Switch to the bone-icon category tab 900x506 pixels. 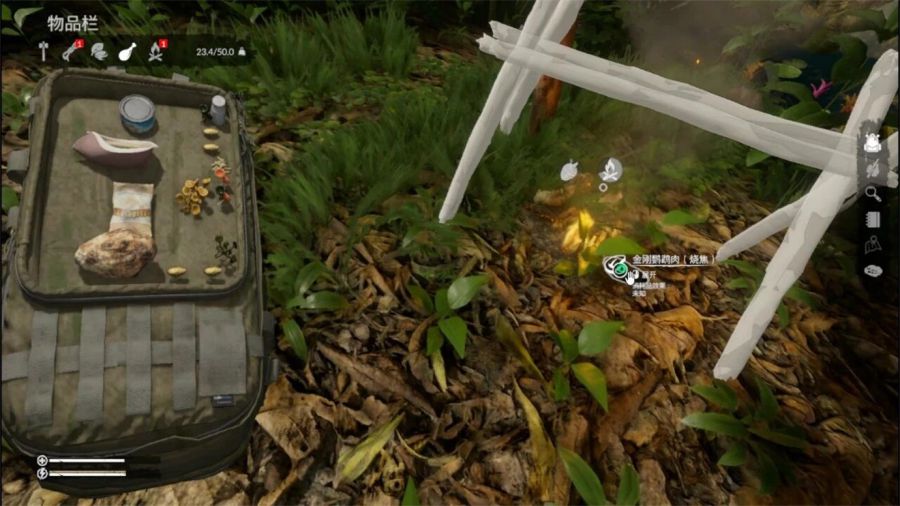pyautogui.click(x=71, y=52)
